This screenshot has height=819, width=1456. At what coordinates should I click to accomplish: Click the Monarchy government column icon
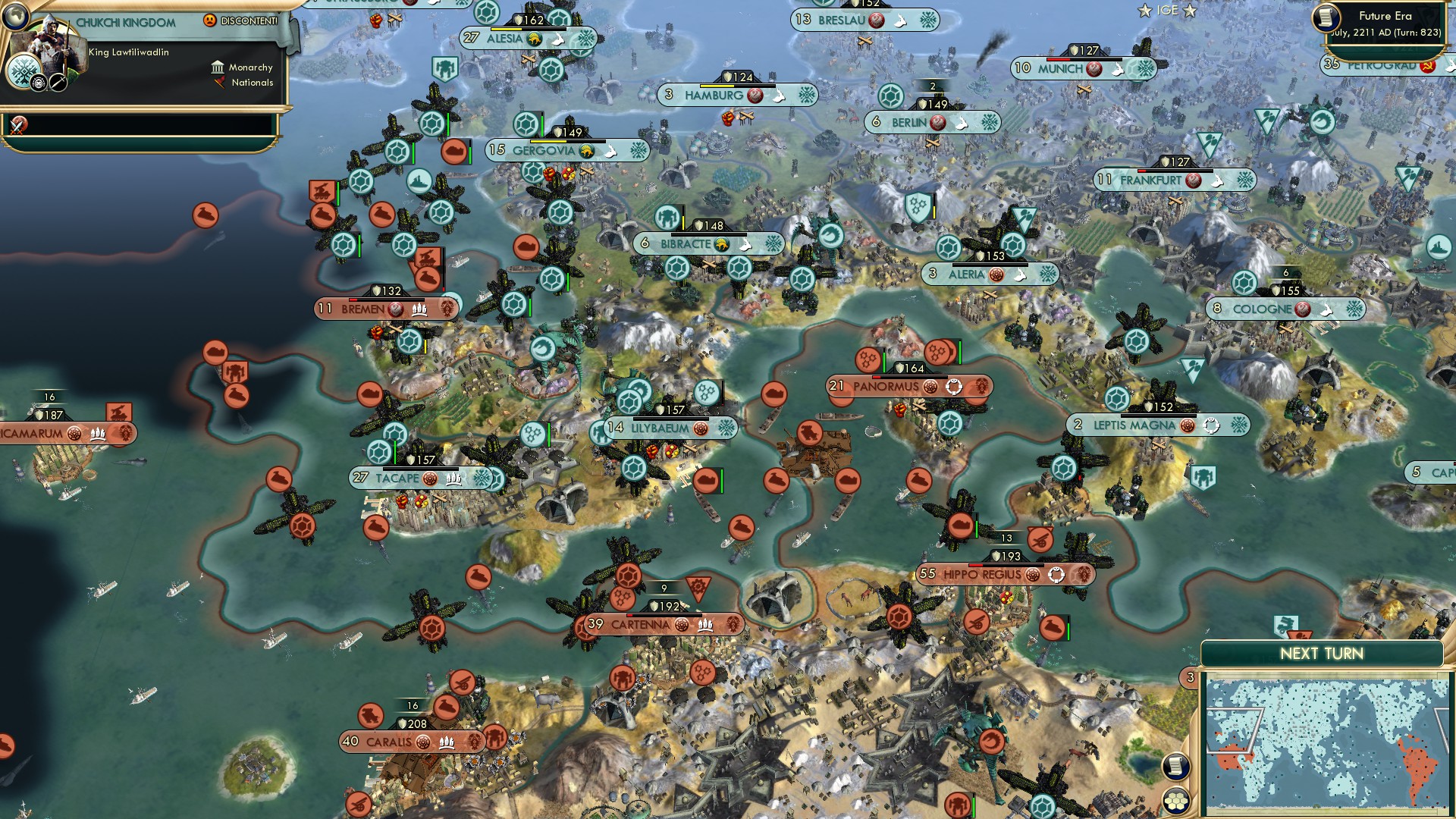click(x=218, y=67)
